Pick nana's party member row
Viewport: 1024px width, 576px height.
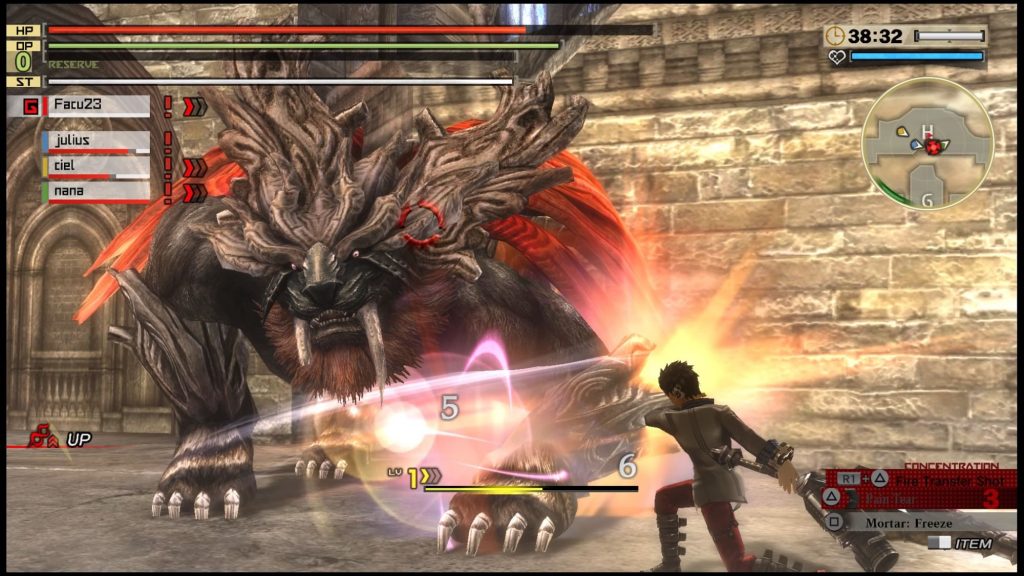point(95,189)
